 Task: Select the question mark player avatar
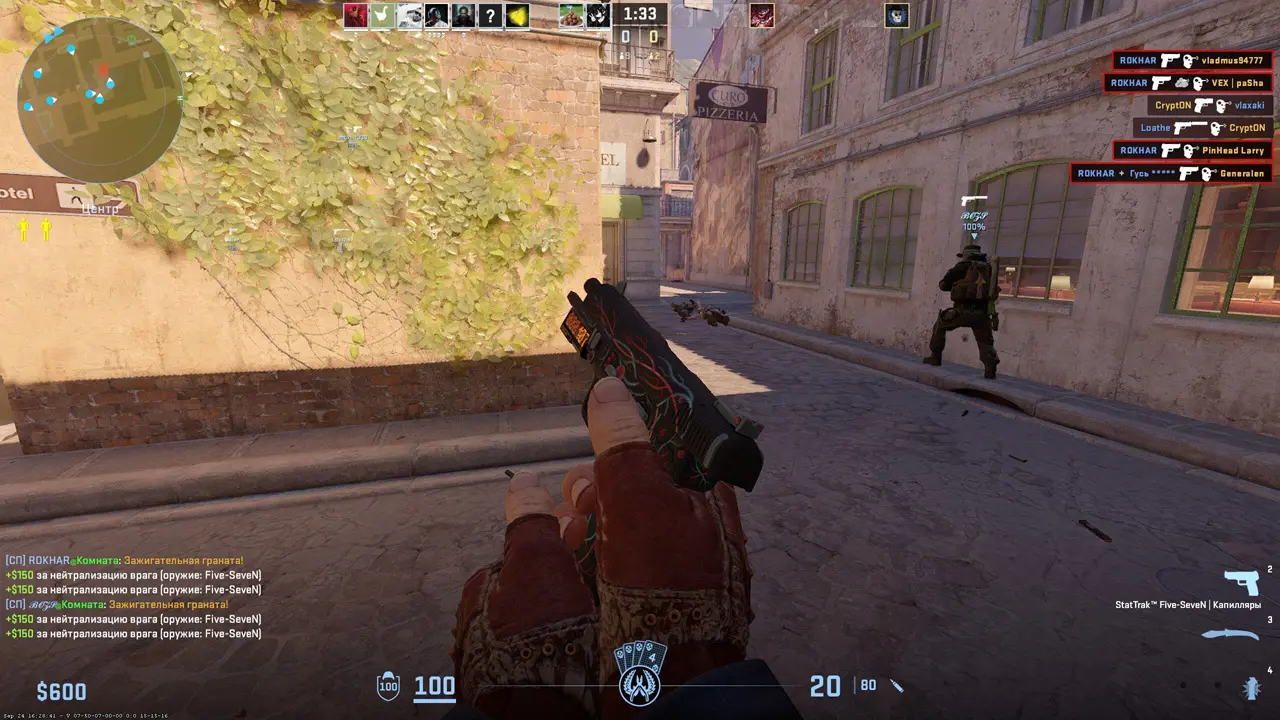pos(490,15)
